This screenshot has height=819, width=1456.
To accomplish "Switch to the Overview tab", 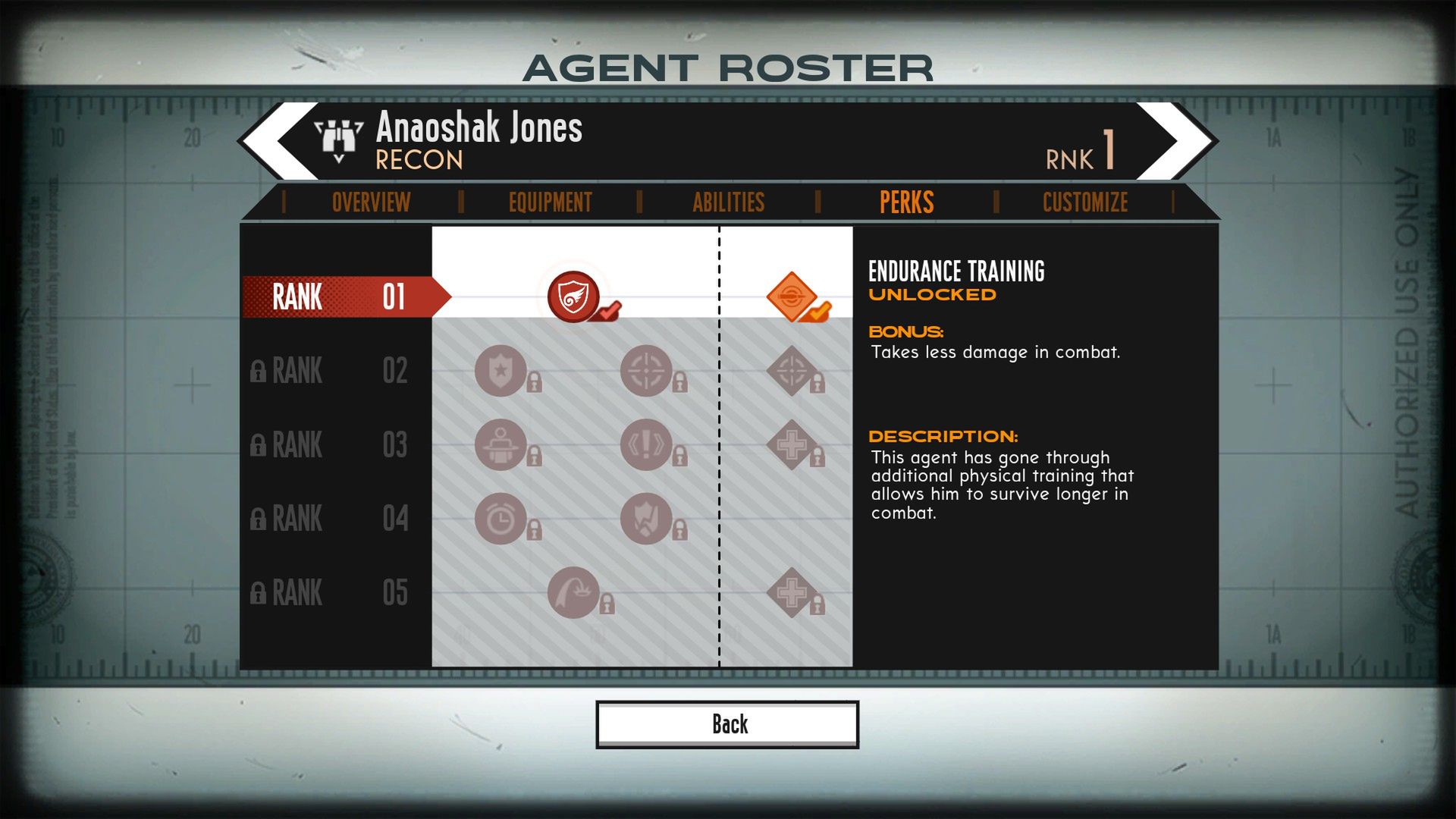I will coord(371,202).
